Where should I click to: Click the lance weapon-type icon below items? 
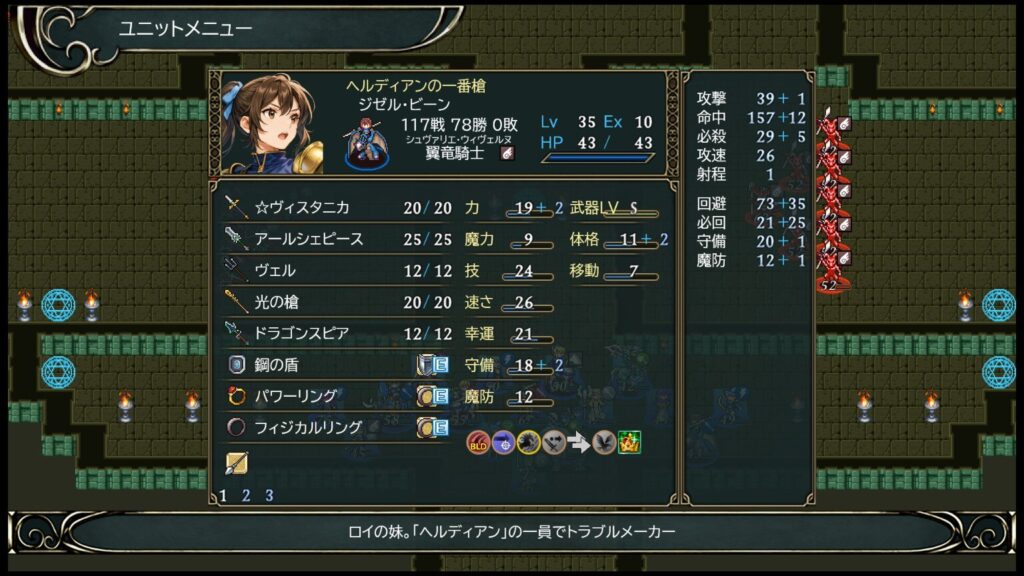coord(237,463)
